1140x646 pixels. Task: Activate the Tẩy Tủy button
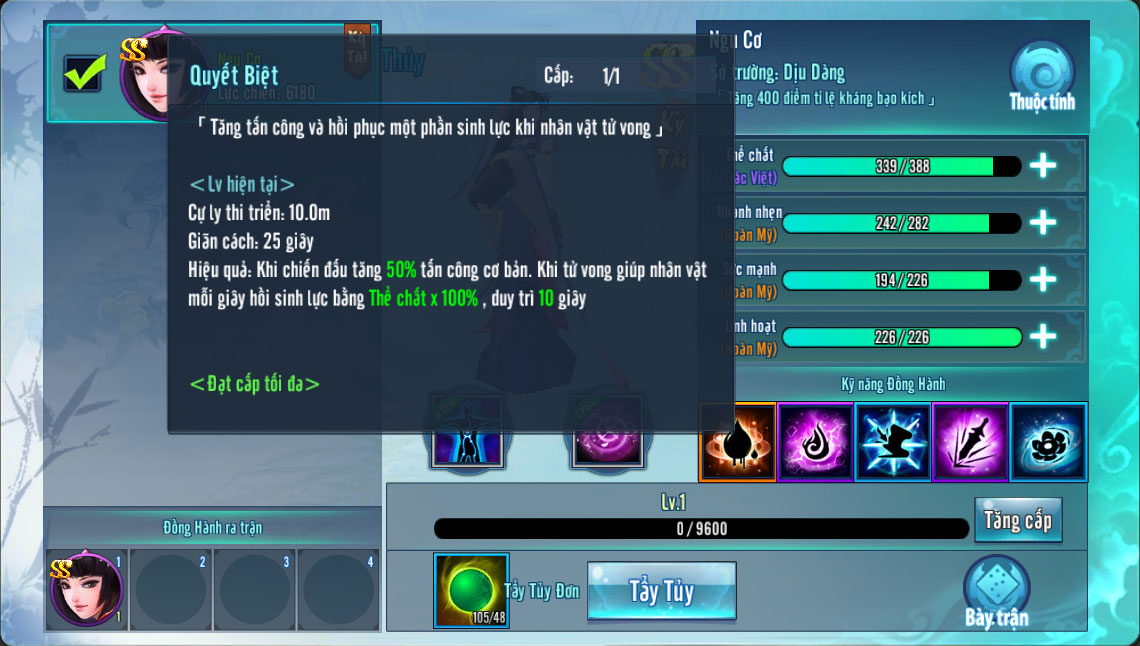point(661,591)
